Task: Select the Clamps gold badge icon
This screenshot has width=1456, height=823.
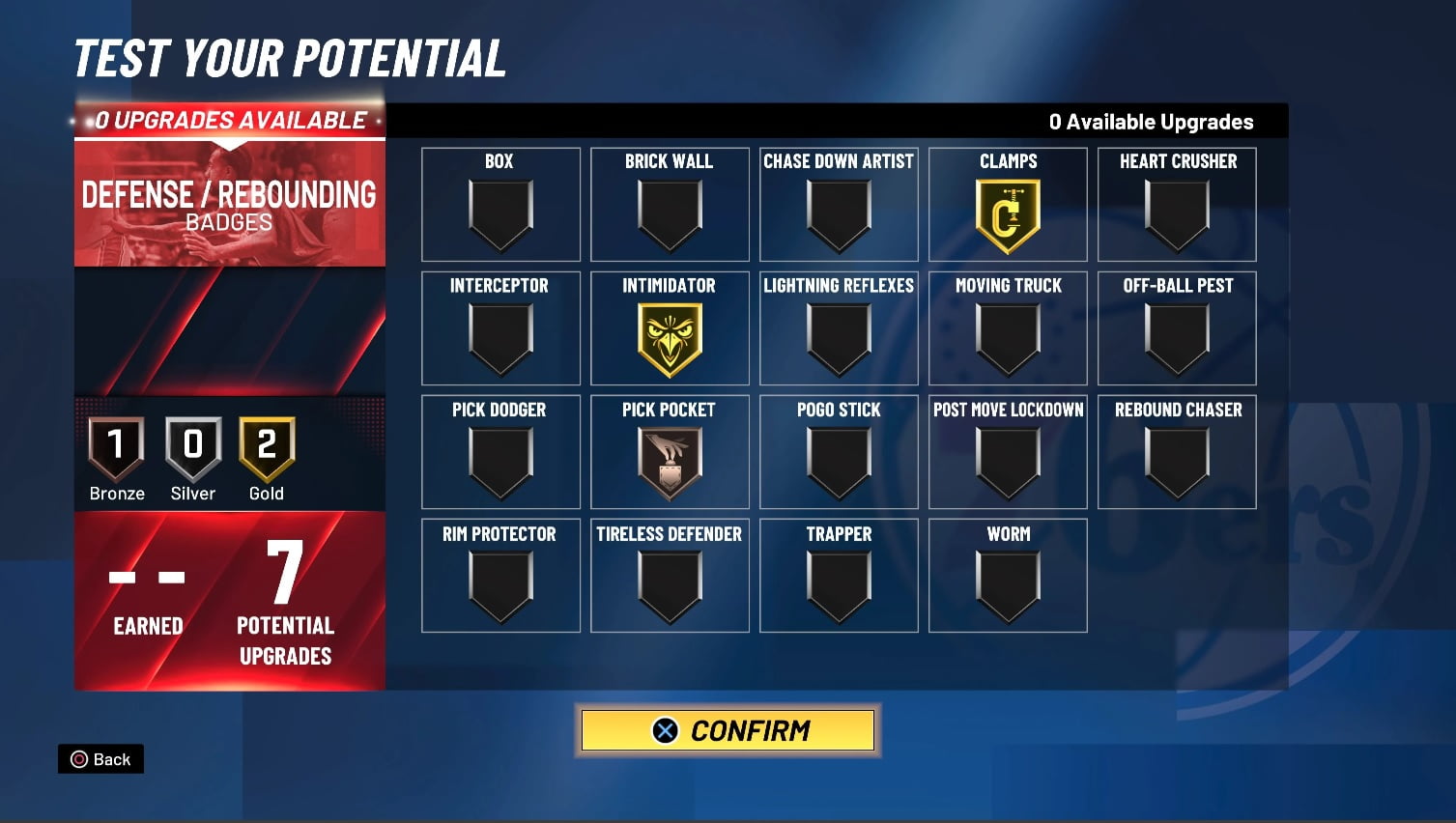Action: pyautogui.click(x=1008, y=214)
